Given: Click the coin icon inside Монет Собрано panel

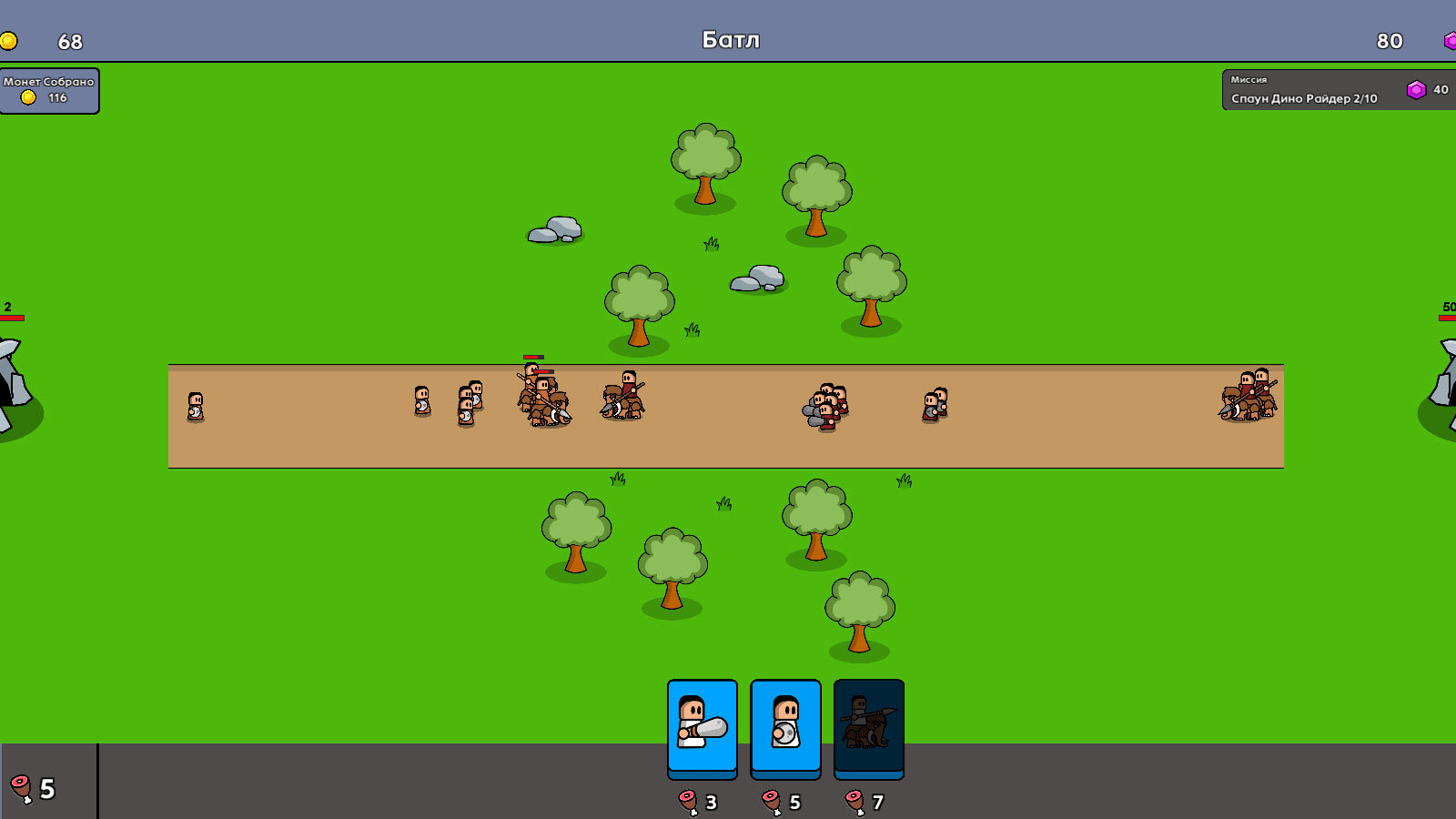Looking at the screenshot, I should click(x=27, y=95).
